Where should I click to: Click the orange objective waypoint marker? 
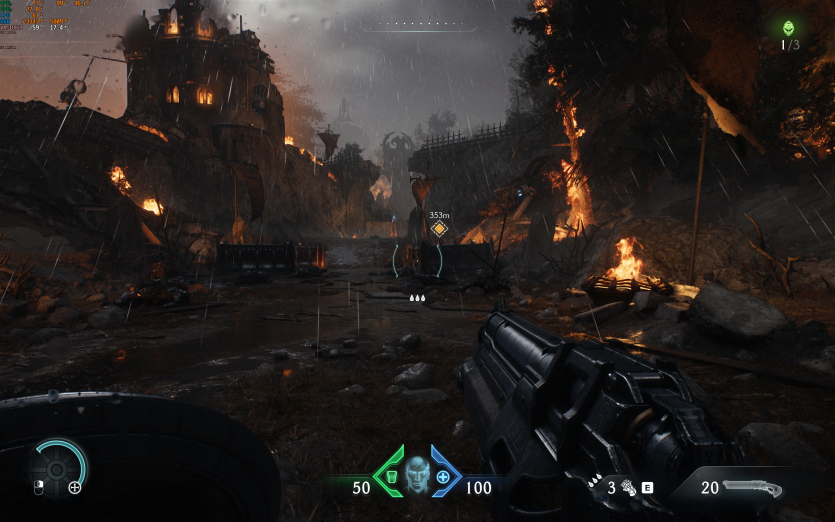pos(438,229)
